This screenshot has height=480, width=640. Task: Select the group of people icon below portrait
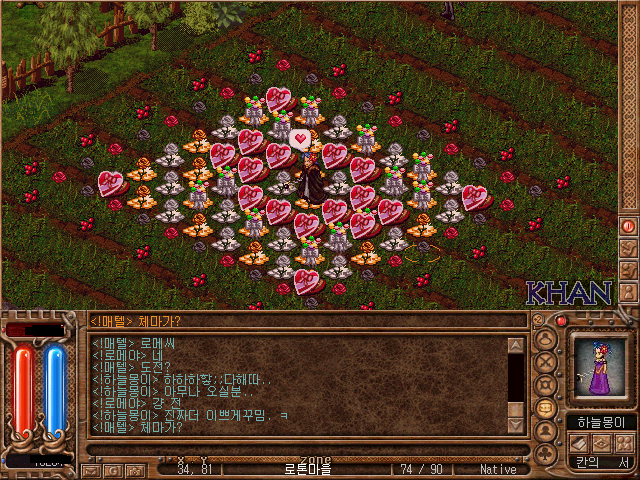[622, 442]
